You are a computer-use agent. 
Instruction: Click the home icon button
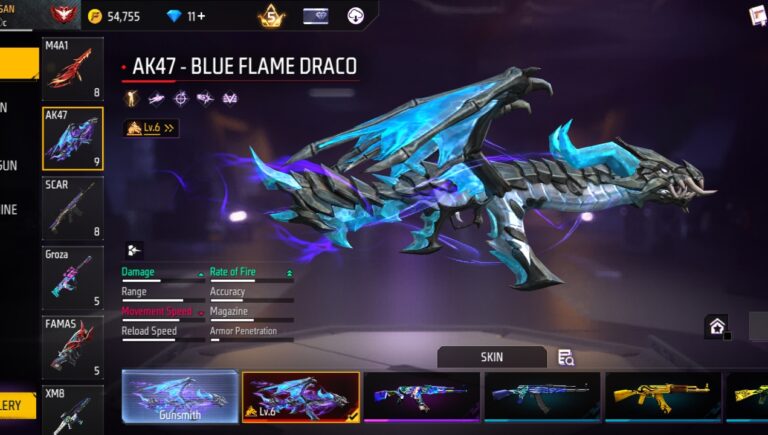[x=716, y=325]
